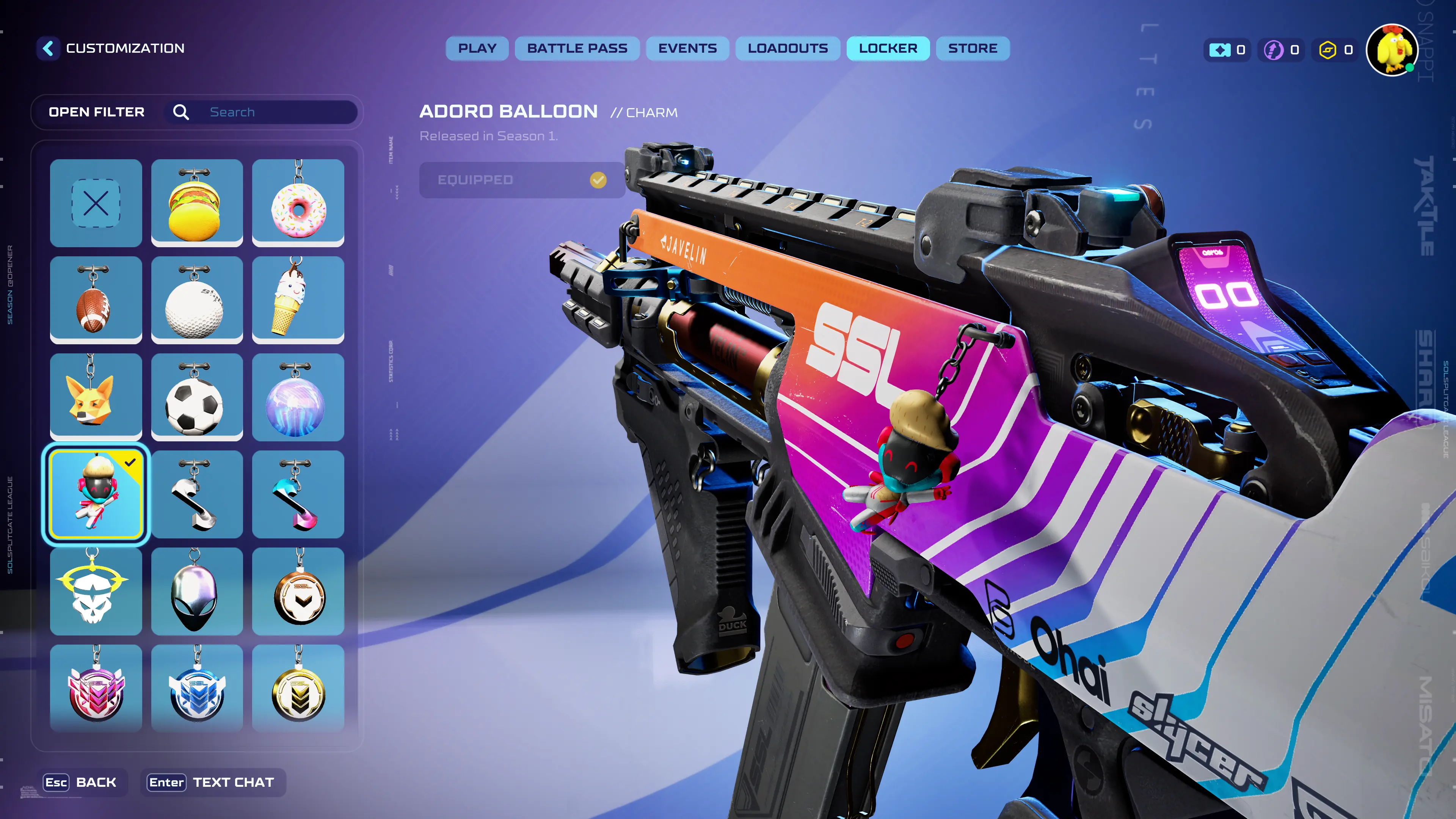Choose the burger charm

pyautogui.click(x=197, y=203)
